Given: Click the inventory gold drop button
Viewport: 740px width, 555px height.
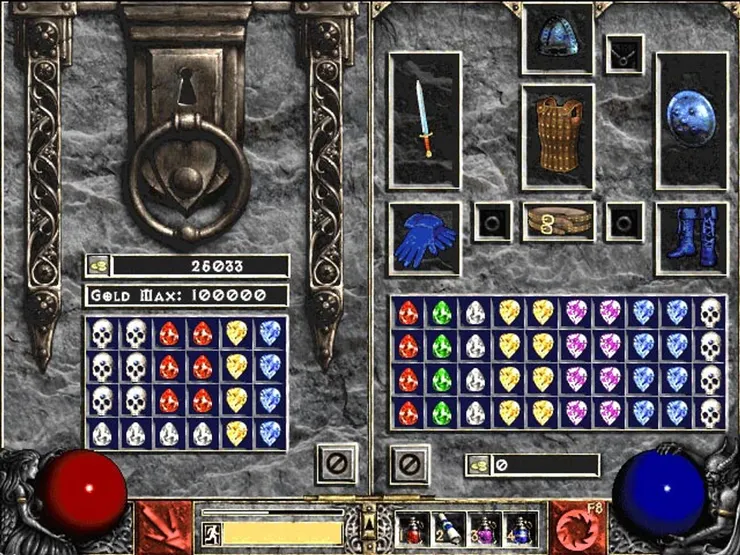Looking at the screenshot, I should coord(479,465).
